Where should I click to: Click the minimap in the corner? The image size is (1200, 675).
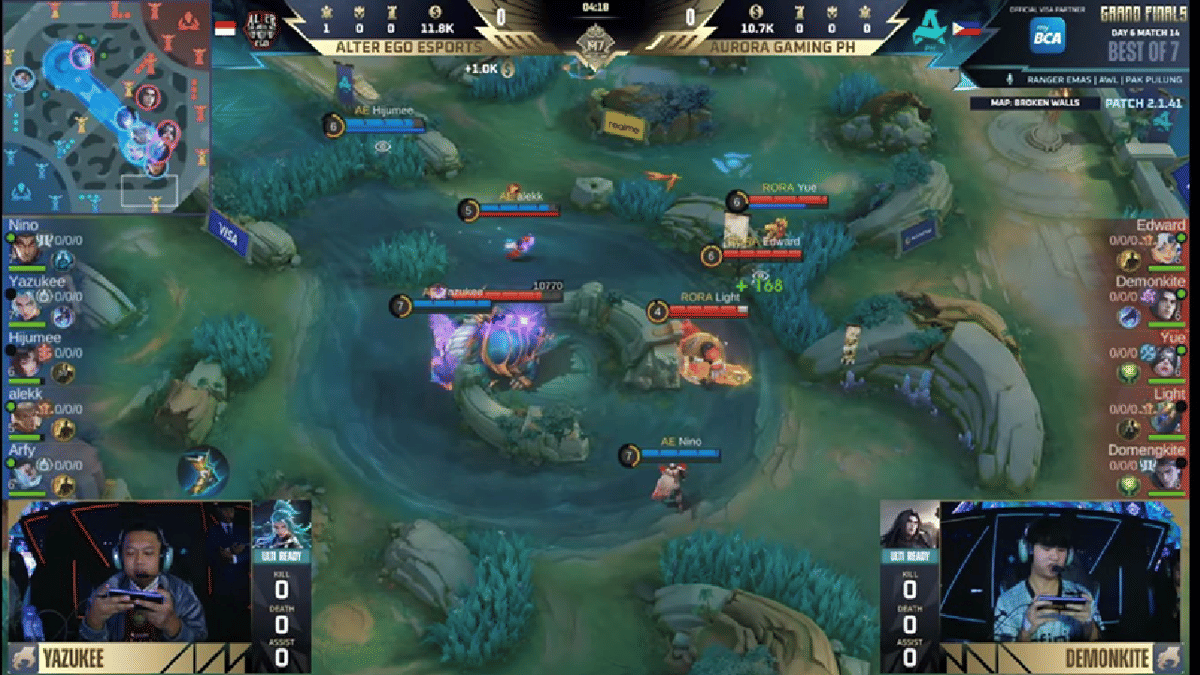point(105,105)
